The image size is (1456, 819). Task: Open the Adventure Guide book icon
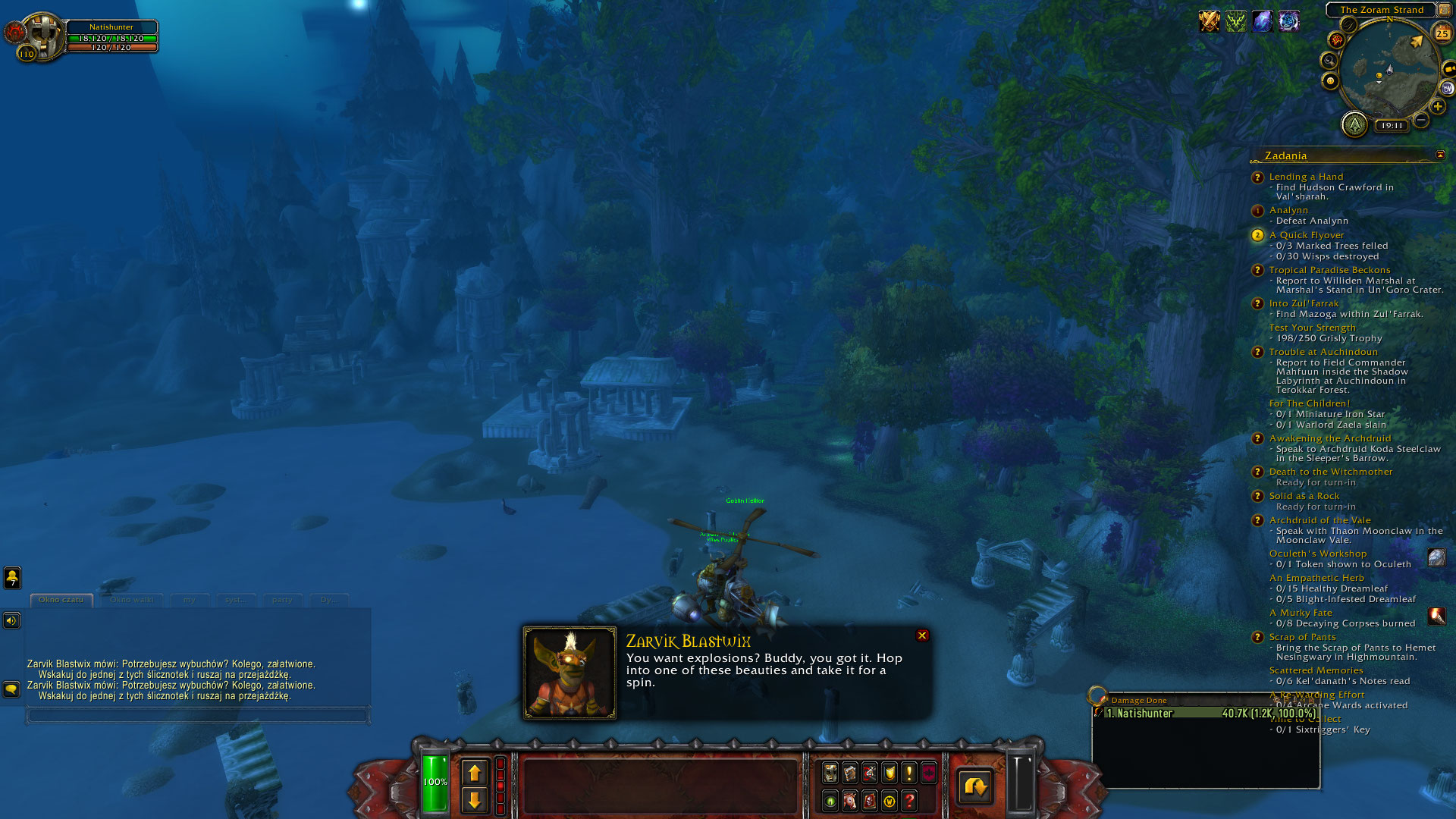869,802
